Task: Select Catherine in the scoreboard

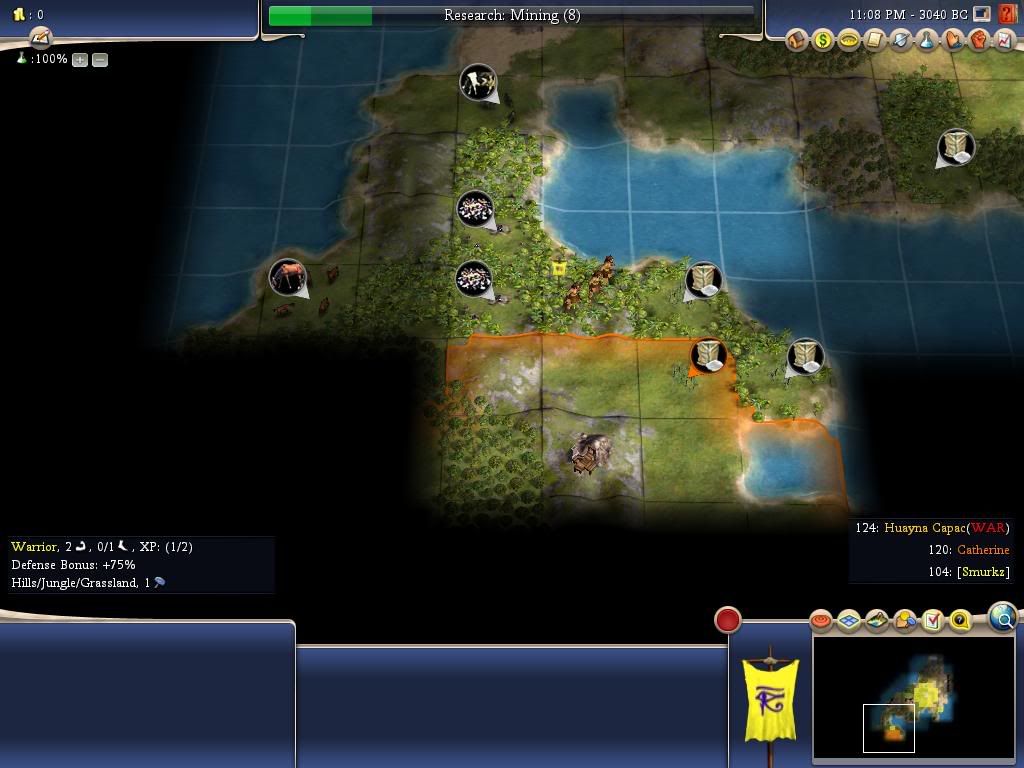Action: click(983, 550)
